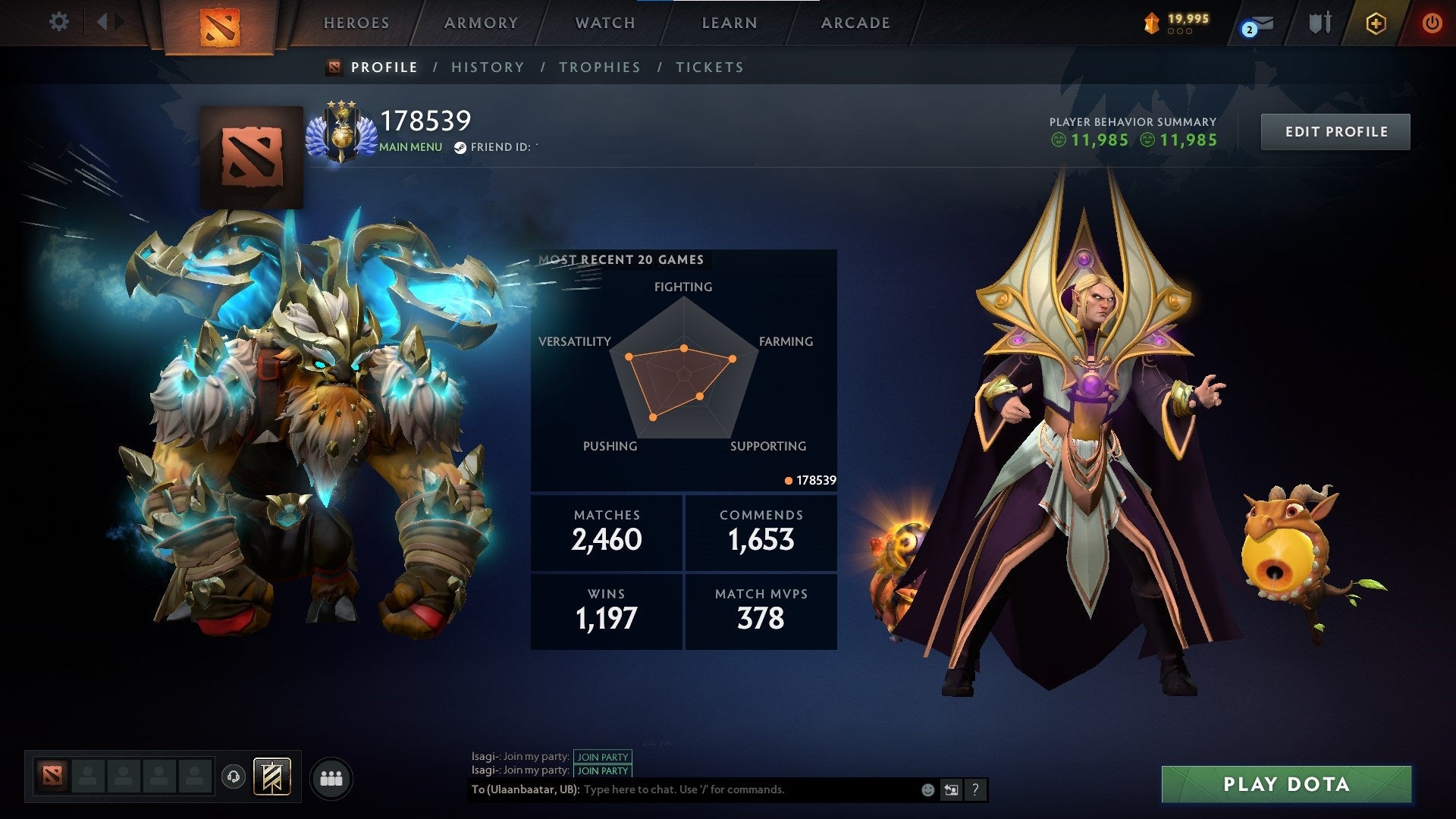Click the power button to exit

click(1432, 23)
